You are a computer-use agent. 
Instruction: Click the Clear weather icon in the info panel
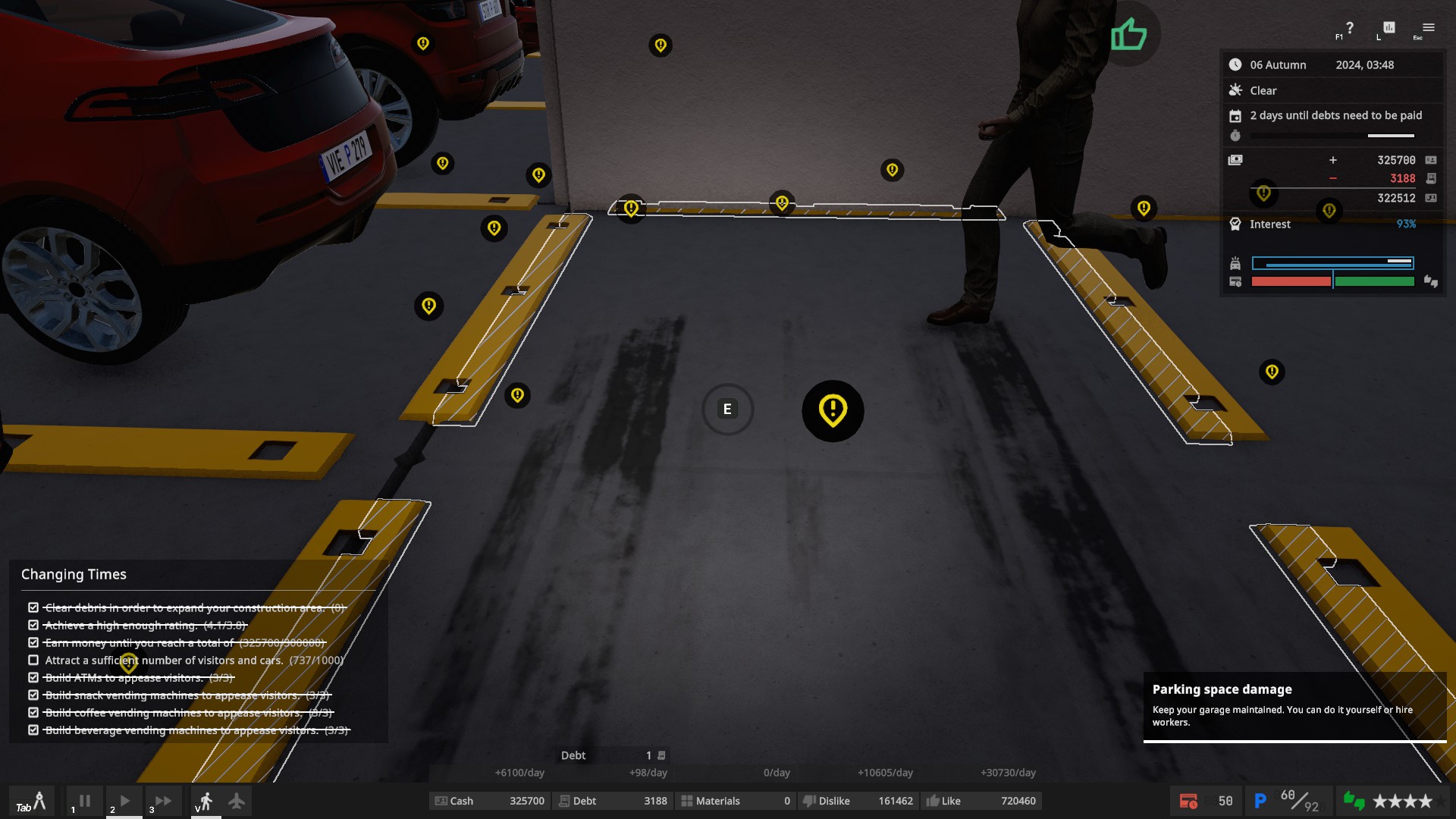pos(1236,89)
